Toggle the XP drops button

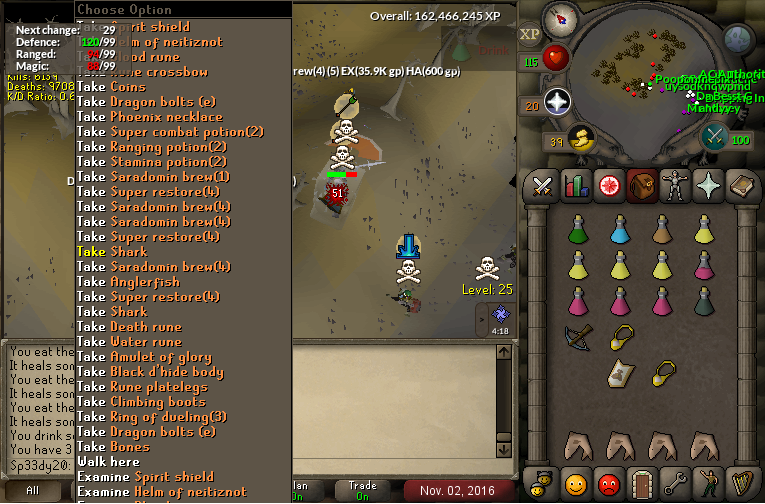tap(529, 34)
